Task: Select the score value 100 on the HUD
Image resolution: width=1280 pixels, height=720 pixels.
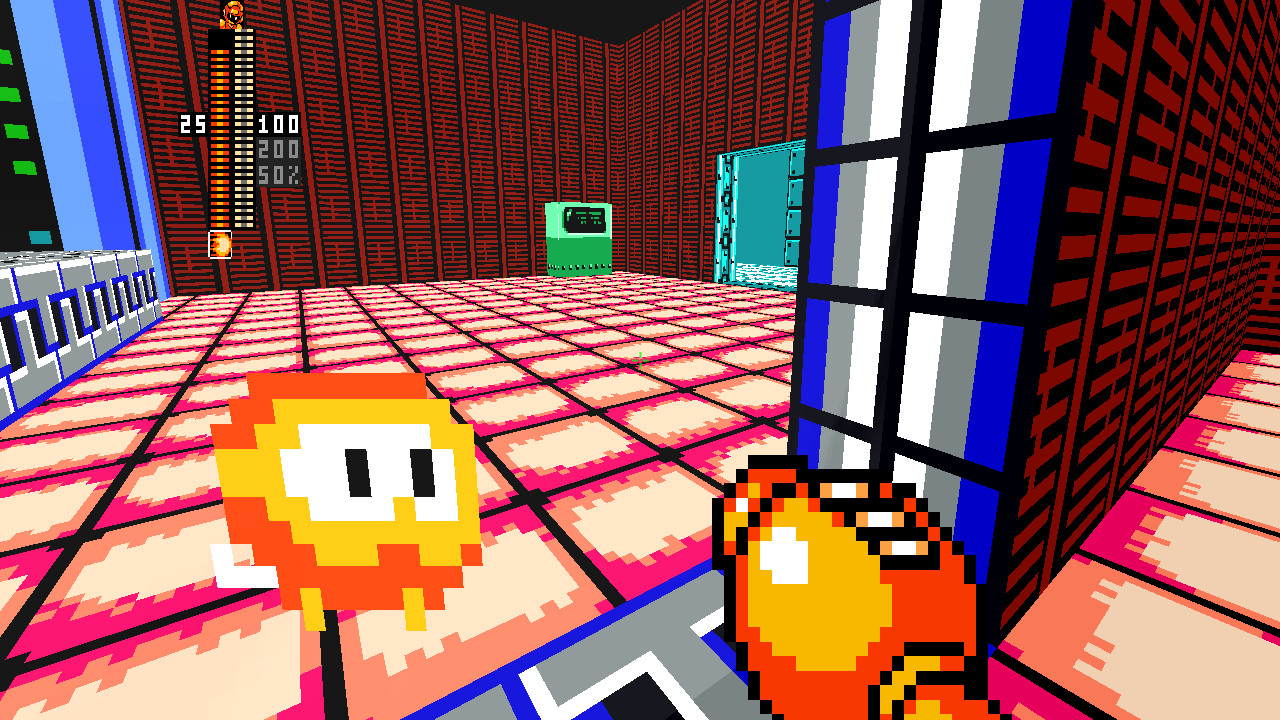Action: click(279, 122)
